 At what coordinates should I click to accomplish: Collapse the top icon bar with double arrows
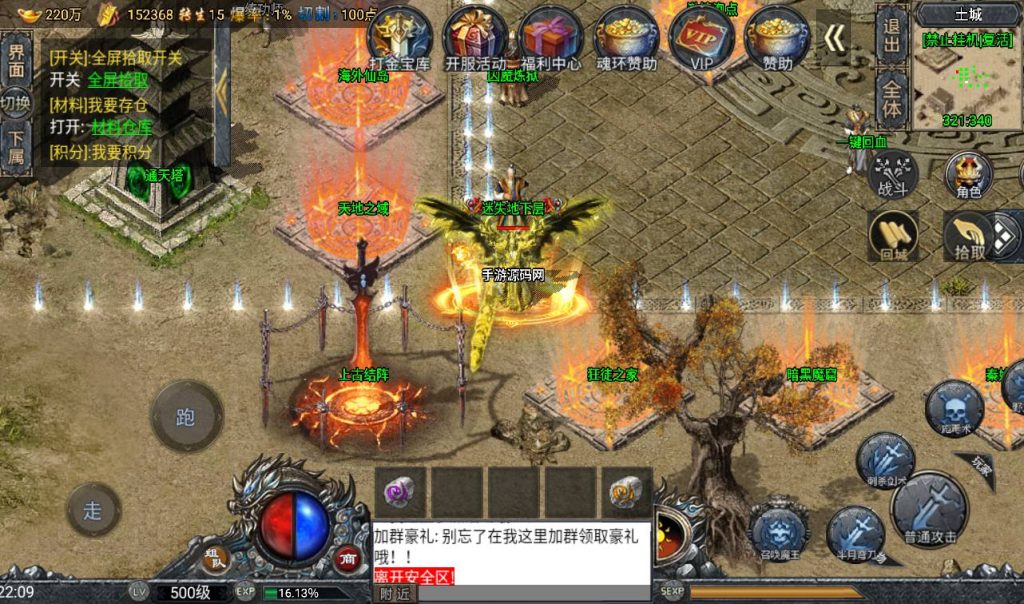click(x=834, y=38)
